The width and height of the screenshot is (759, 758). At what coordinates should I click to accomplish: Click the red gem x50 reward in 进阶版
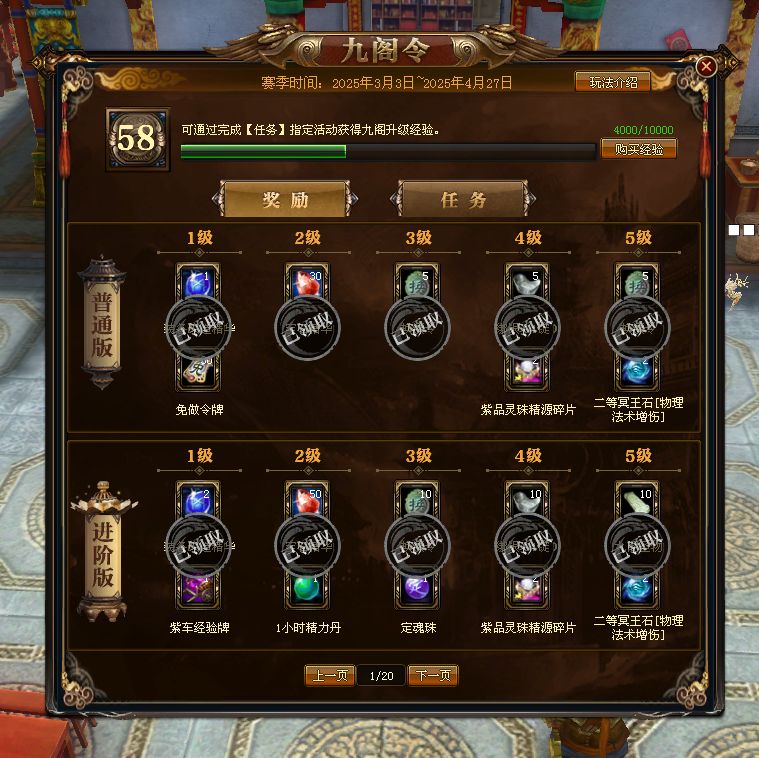tap(307, 500)
